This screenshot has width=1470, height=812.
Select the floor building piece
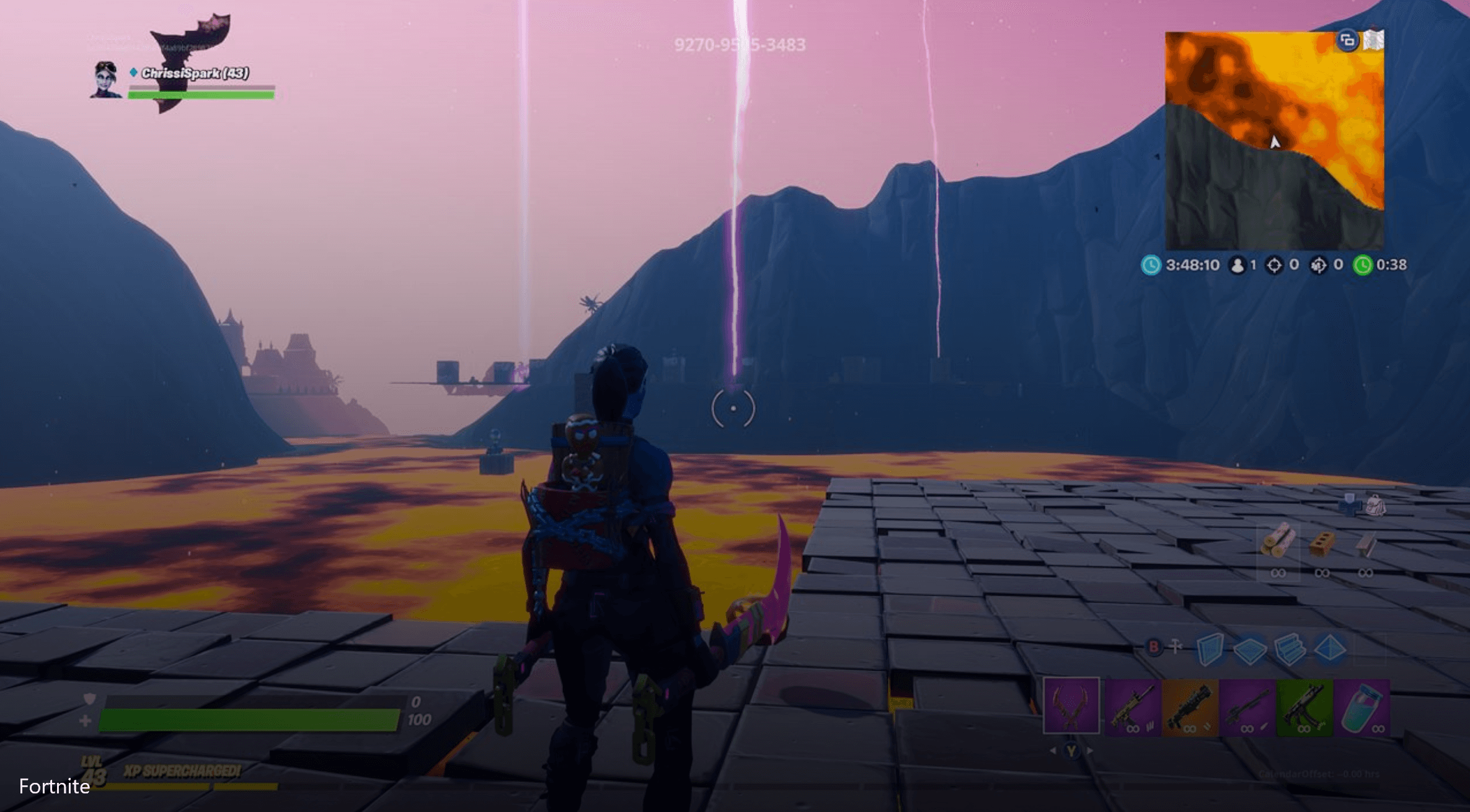(x=1249, y=650)
